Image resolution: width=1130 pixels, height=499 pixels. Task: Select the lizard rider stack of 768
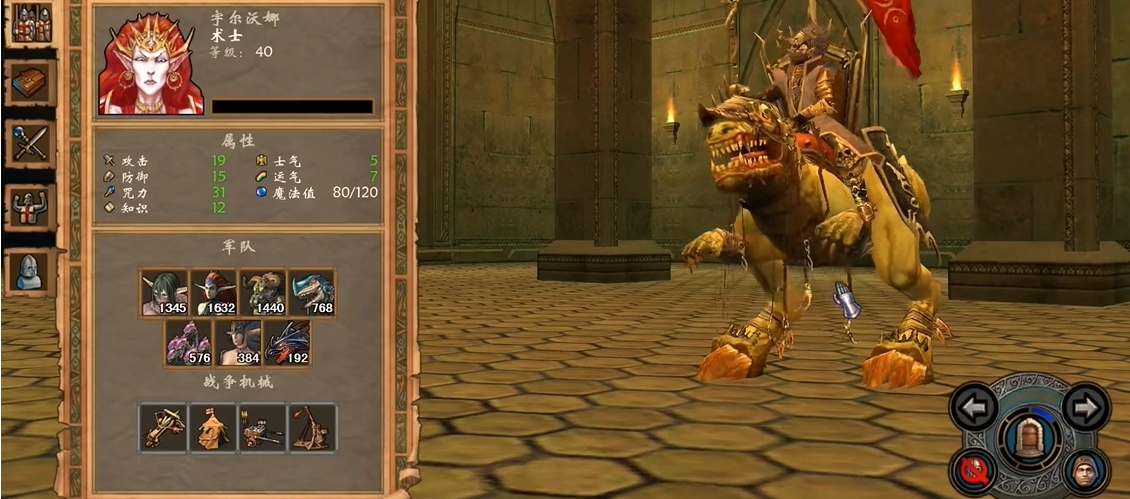pyautogui.click(x=311, y=292)
